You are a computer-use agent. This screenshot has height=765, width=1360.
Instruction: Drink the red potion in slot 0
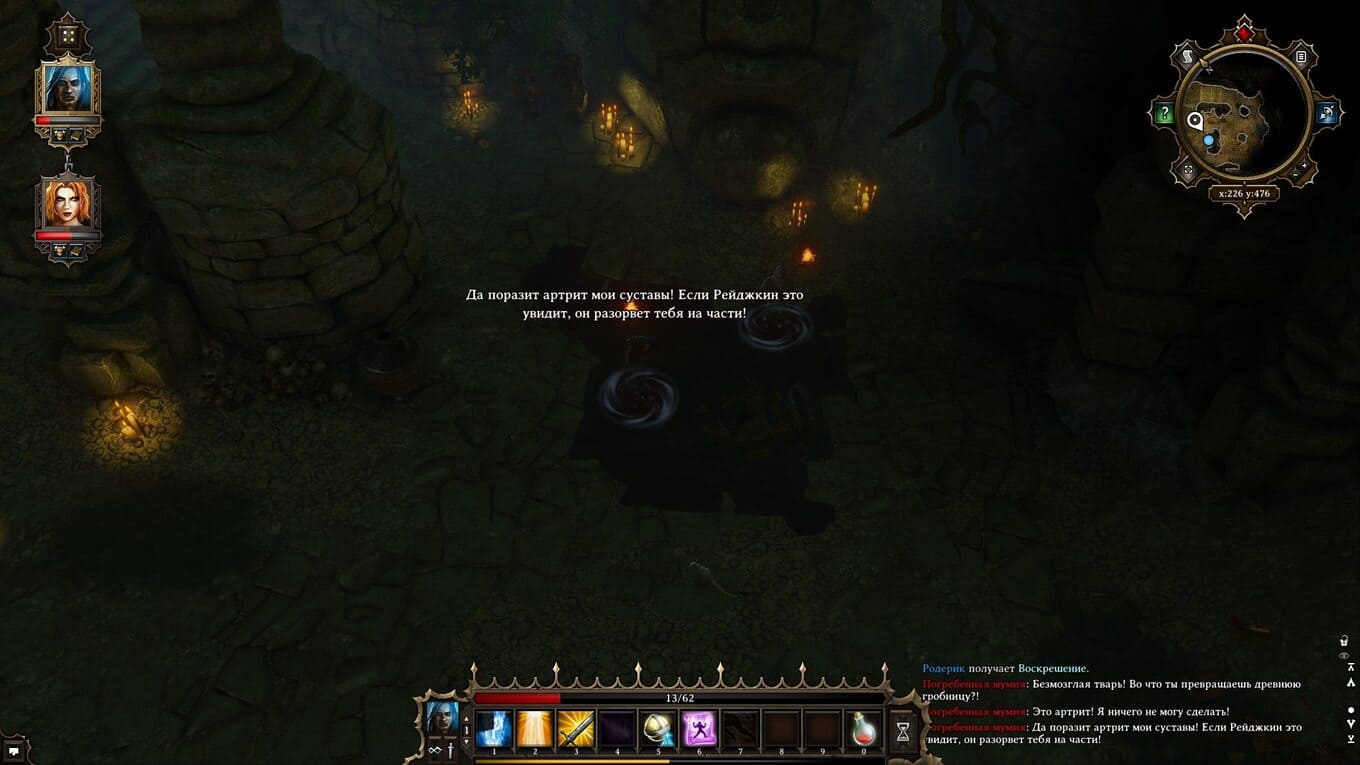(864, 729)
